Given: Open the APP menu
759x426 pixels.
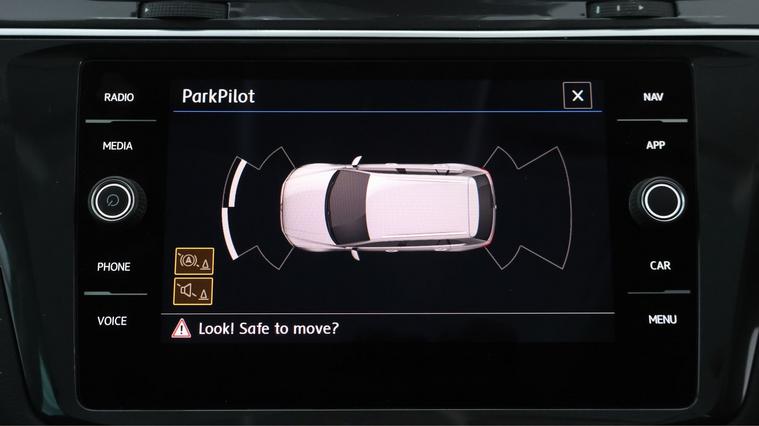Looking at the screenshot, I should click(655, 145).
